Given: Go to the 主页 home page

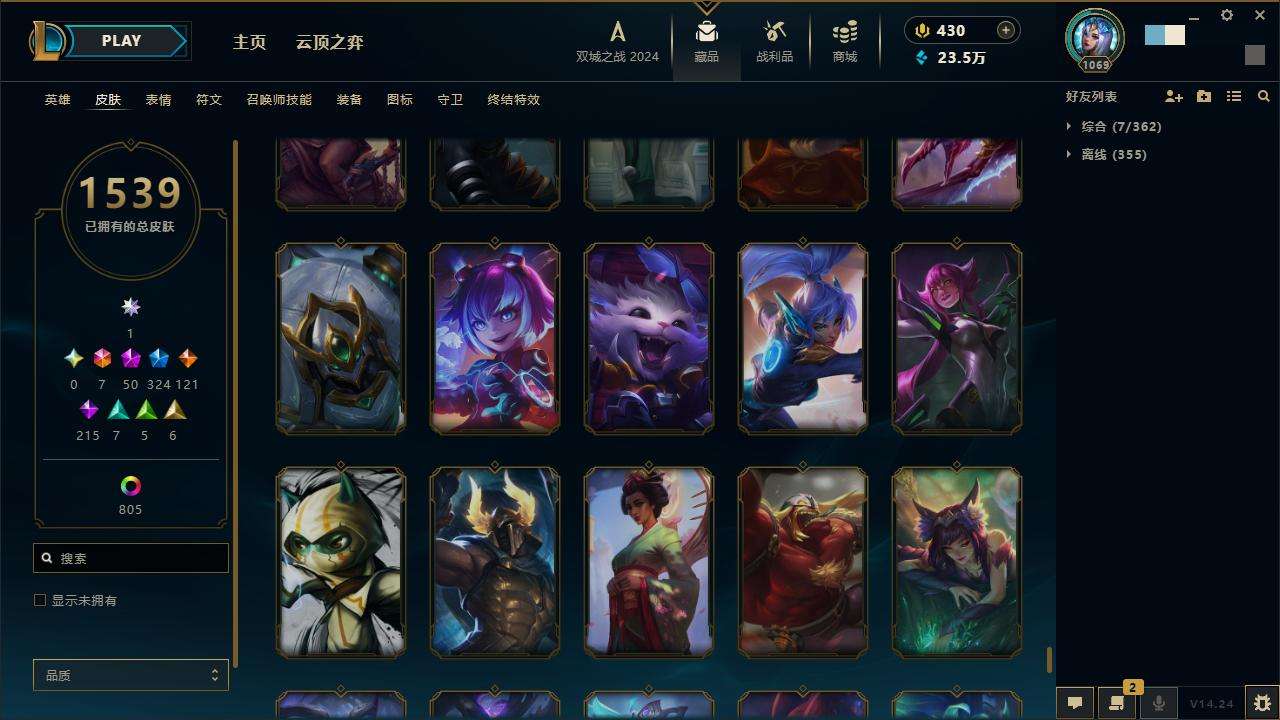Looking at the screenshot, I should [x=249, y=42].
